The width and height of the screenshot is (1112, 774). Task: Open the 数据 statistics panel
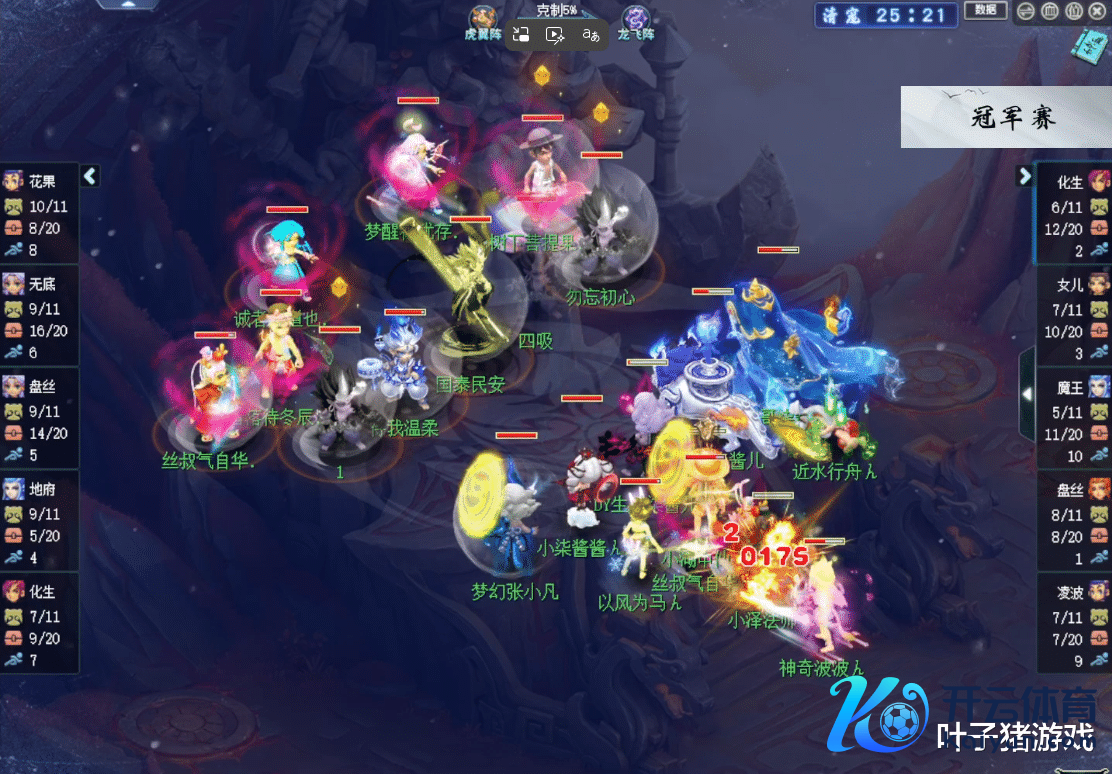tap(985, 11)
